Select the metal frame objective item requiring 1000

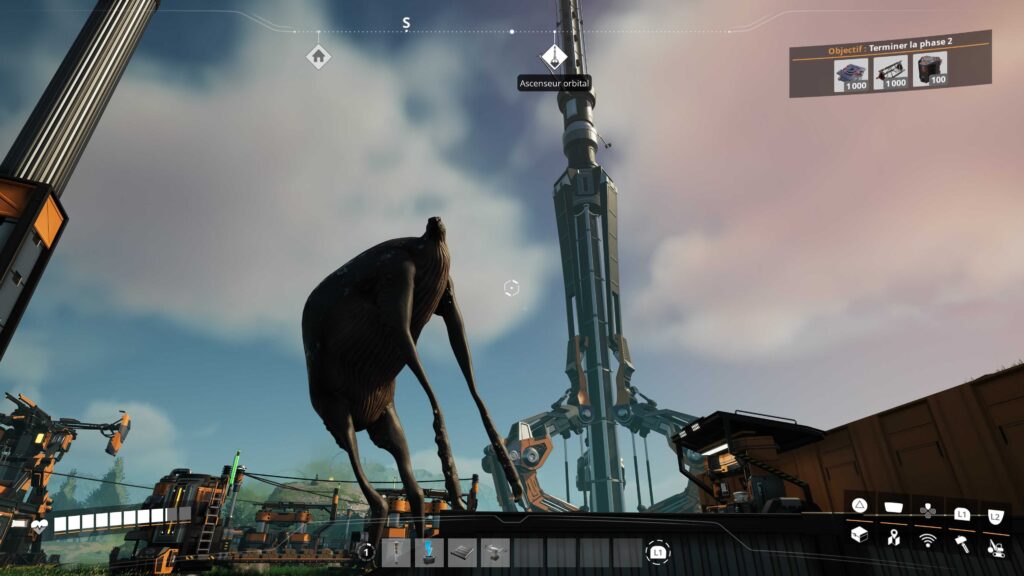[890, 71]
